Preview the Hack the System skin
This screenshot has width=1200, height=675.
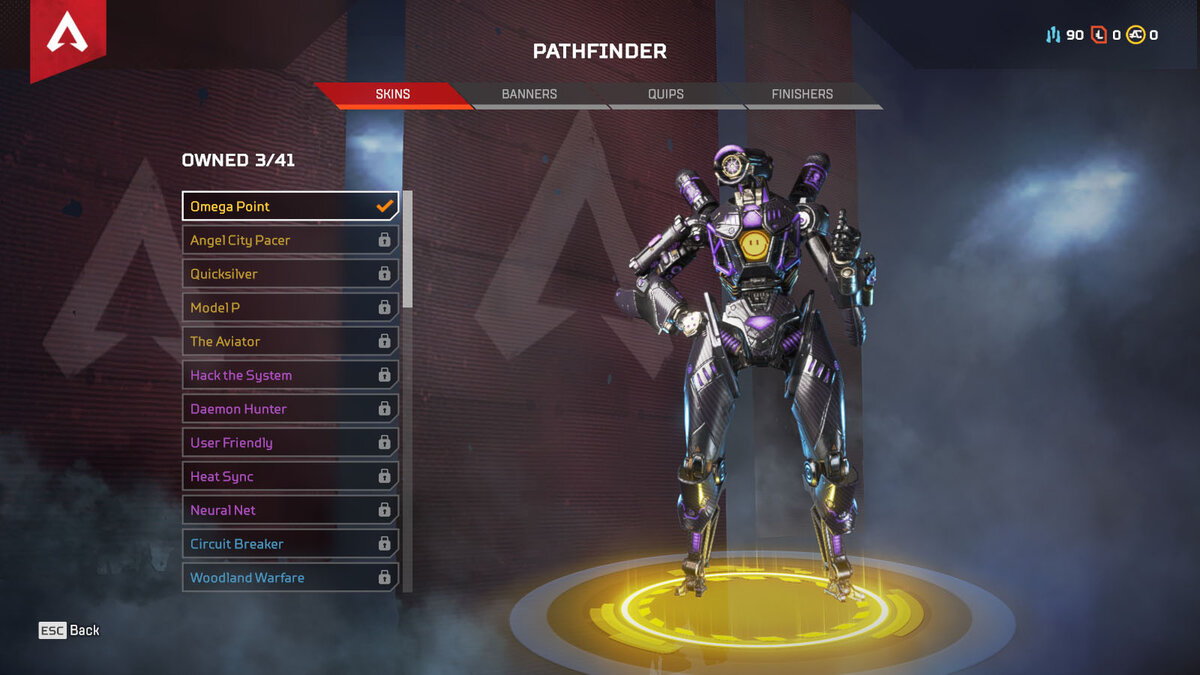290,375
